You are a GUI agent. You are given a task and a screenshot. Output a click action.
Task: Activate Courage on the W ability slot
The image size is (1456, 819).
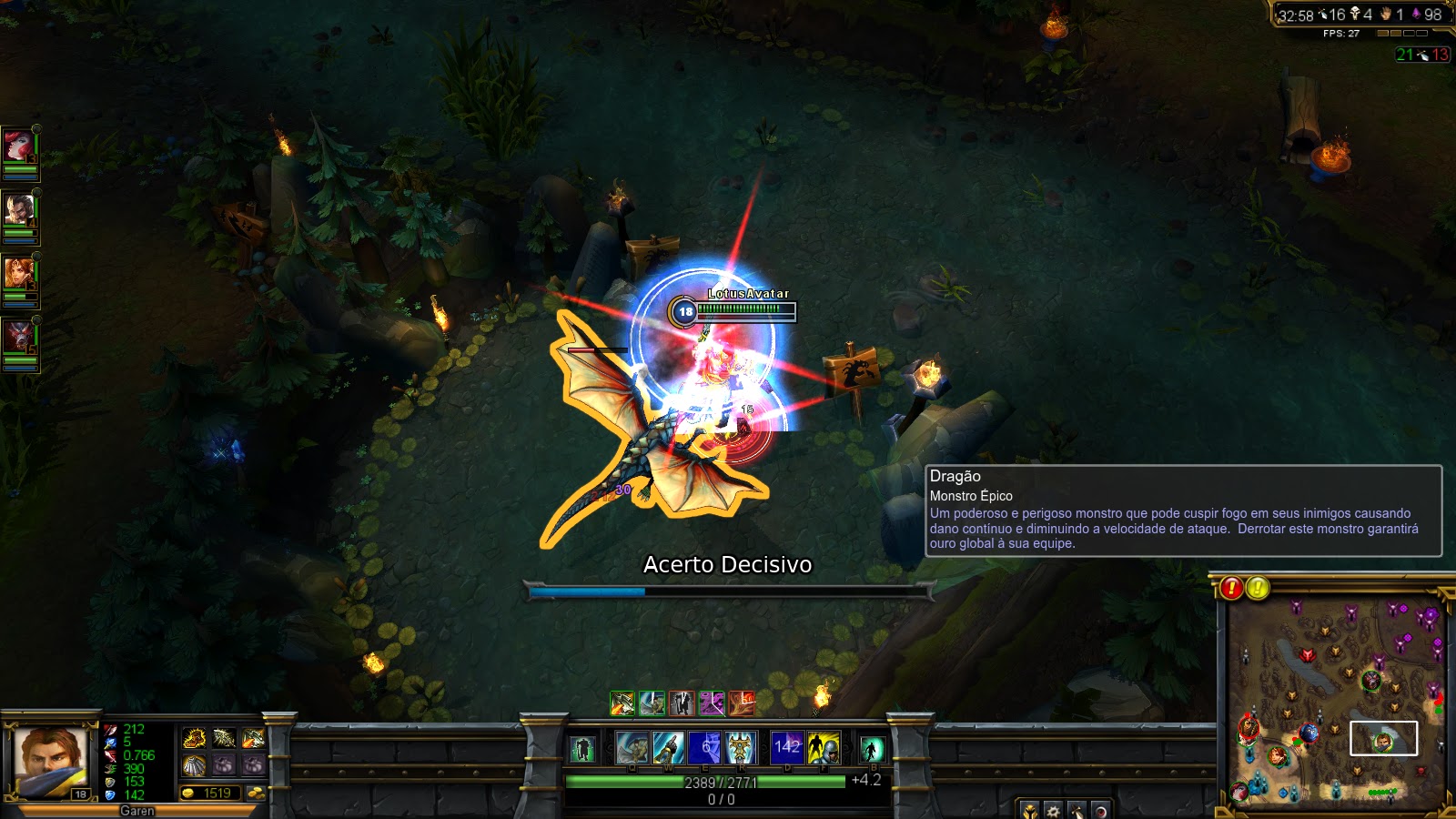click(x=667, y=748)
